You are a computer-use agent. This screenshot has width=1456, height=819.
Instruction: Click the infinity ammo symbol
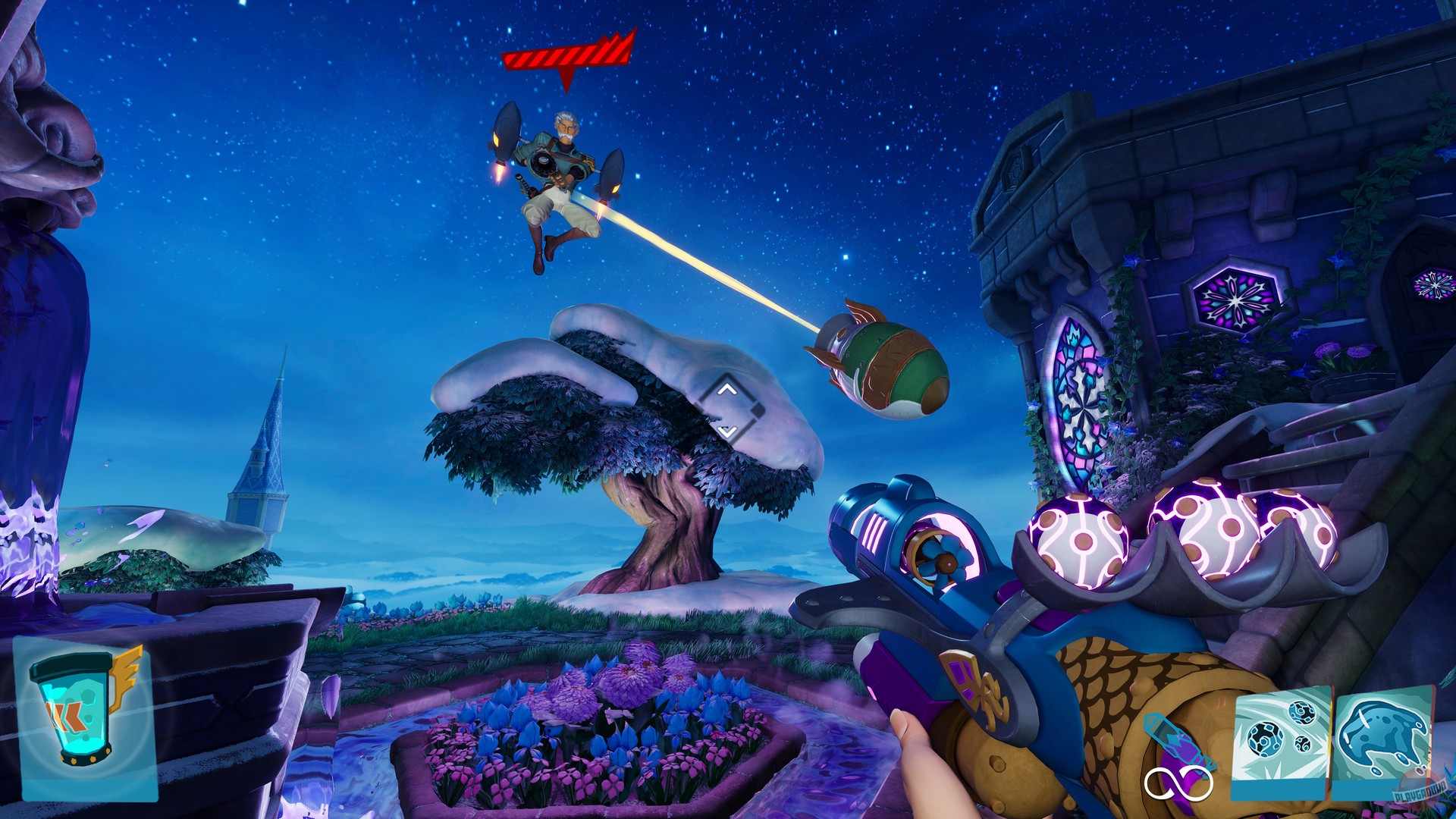(x=1178, y=783)
